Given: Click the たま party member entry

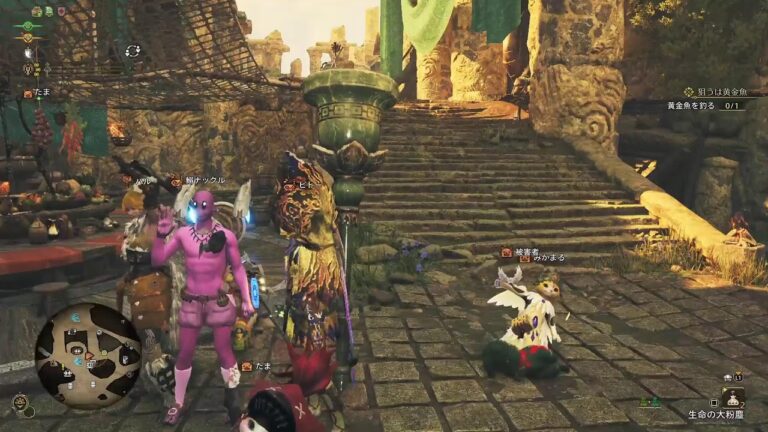Looking at the screenshot, I should point(38,92).
